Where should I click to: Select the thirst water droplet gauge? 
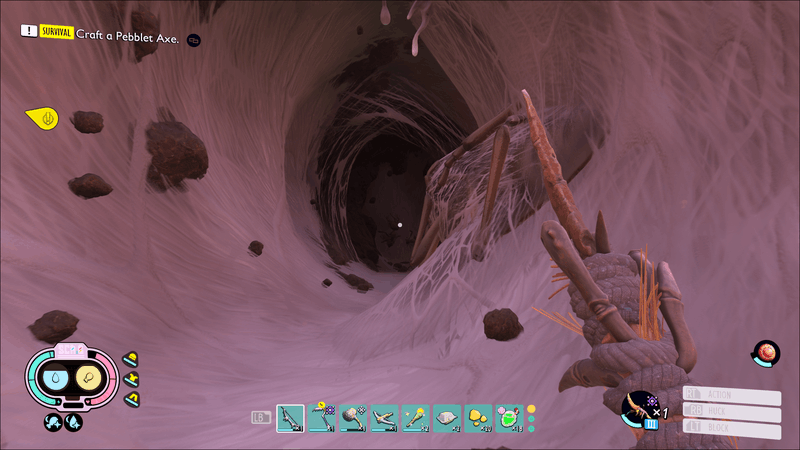(56, 378)
